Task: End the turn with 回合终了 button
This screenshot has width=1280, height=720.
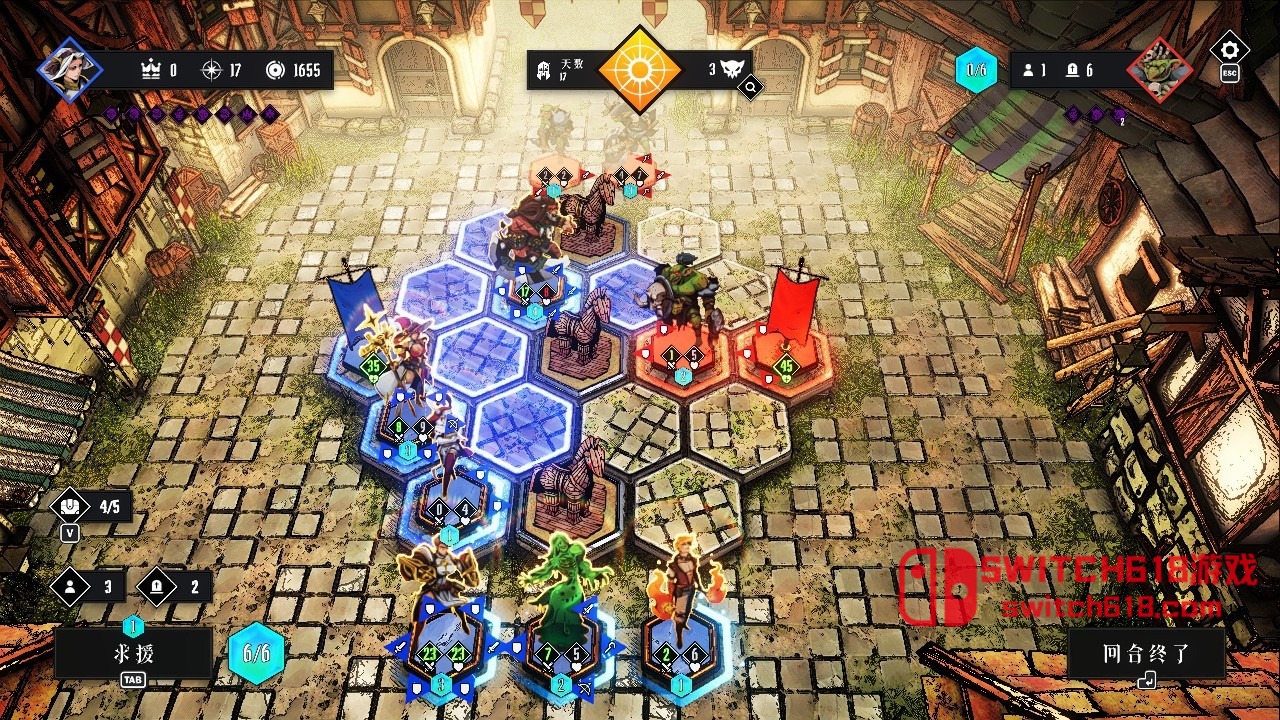Action: click(1146, 655)
